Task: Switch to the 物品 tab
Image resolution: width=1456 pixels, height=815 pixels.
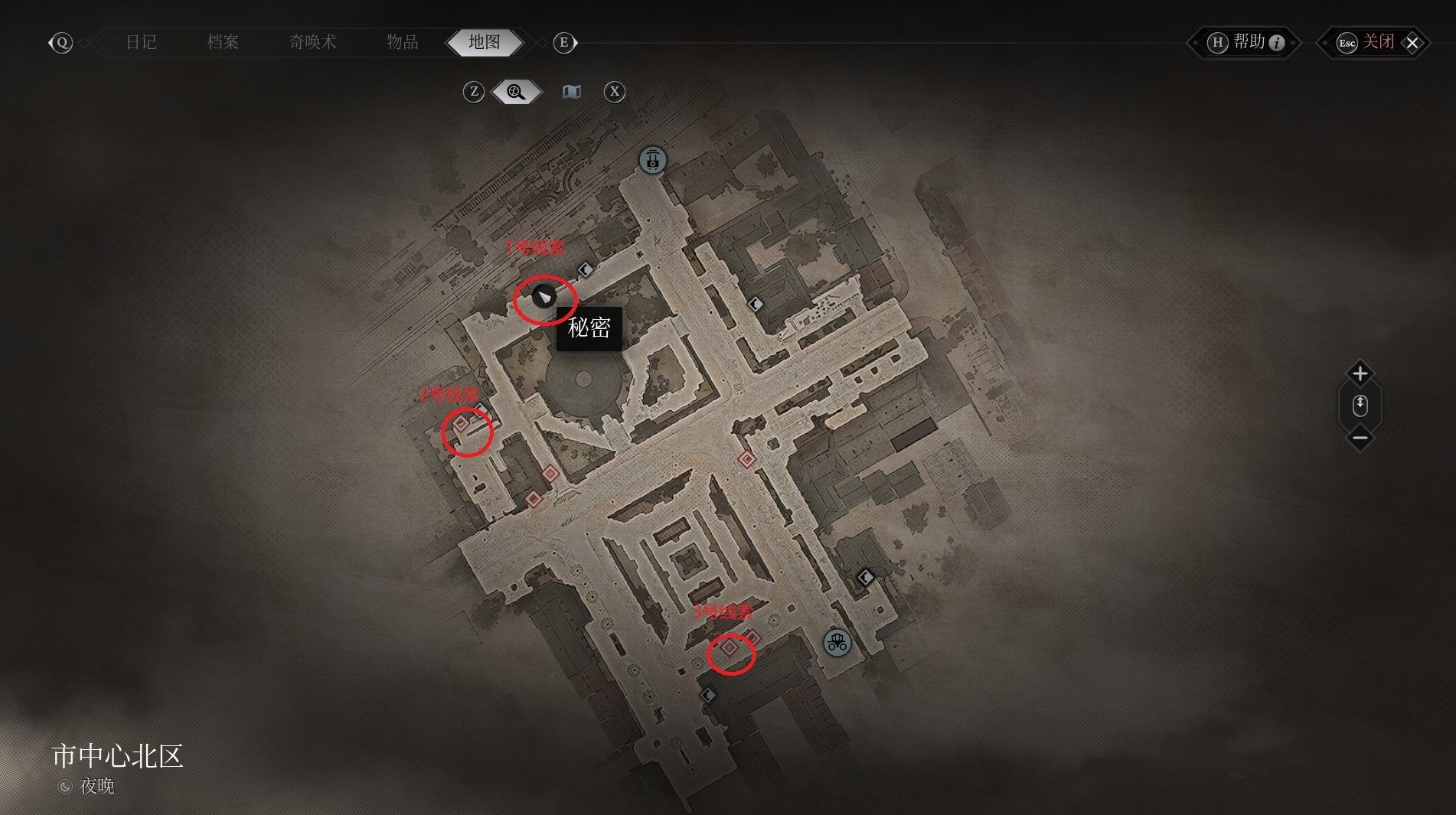Action: coord(402,42)
